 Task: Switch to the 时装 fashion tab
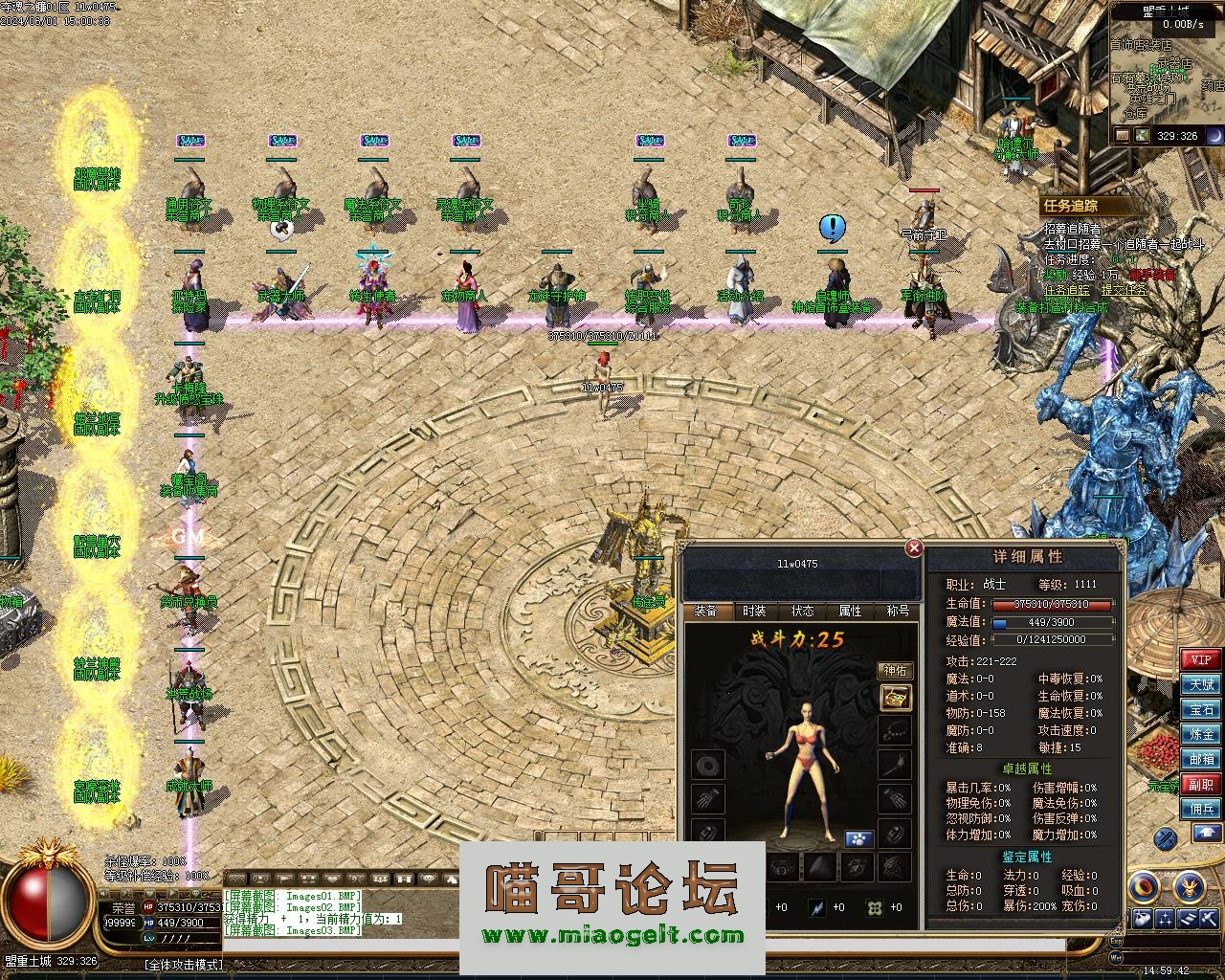click(x=754, y=612)
